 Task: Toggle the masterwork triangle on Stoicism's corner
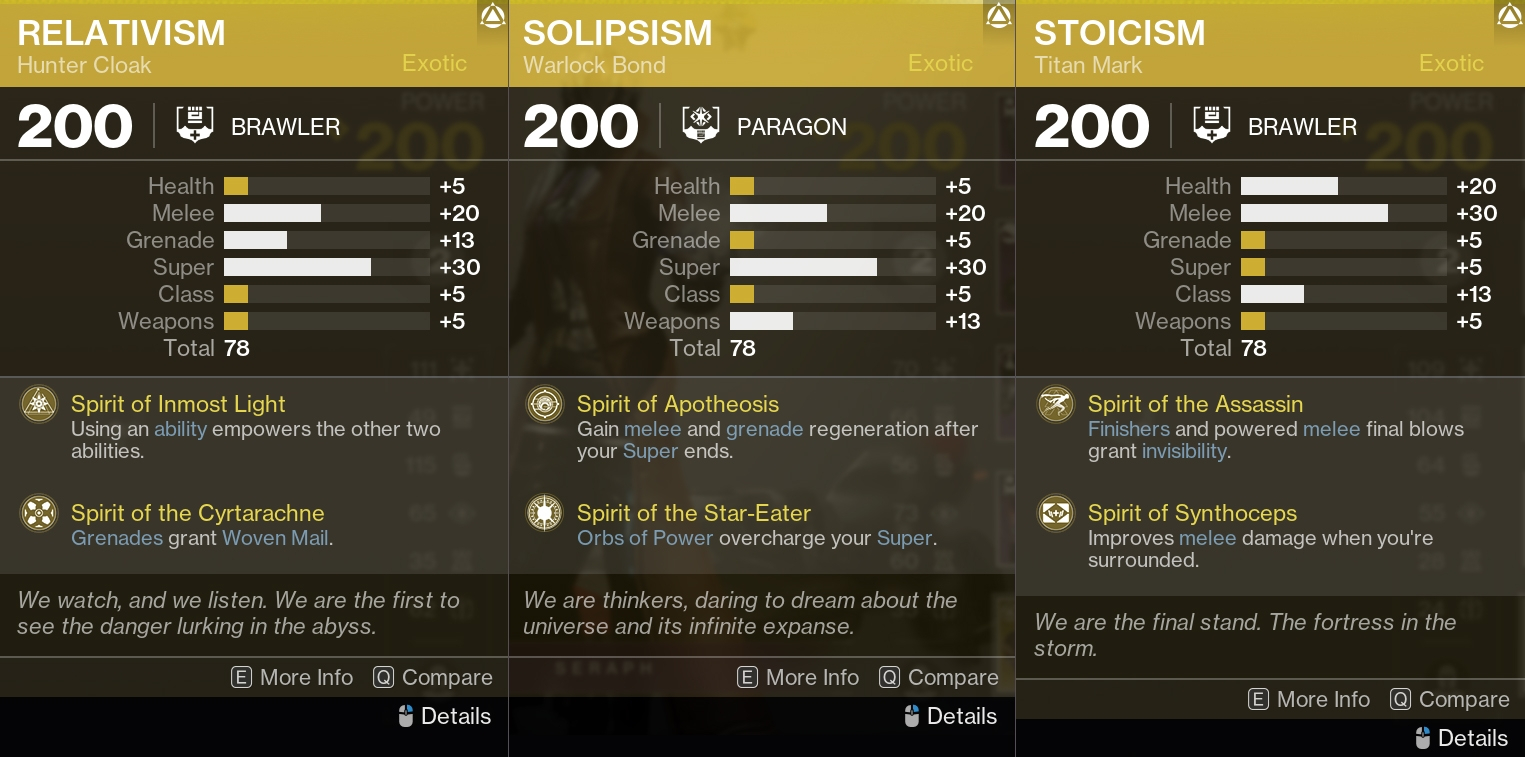pos(1509,15)
